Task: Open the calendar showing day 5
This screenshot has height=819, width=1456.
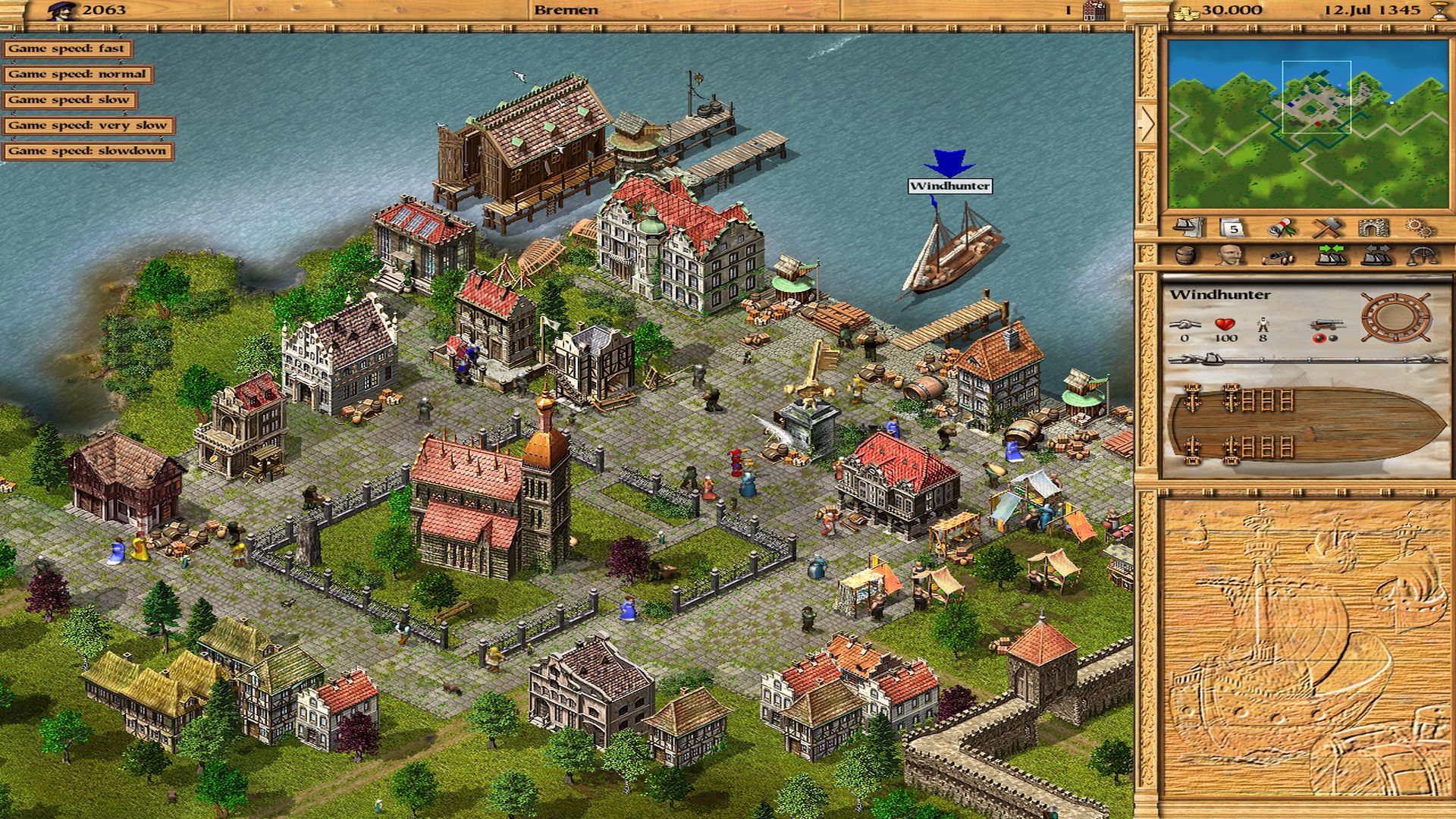Action: (1231, 227)
